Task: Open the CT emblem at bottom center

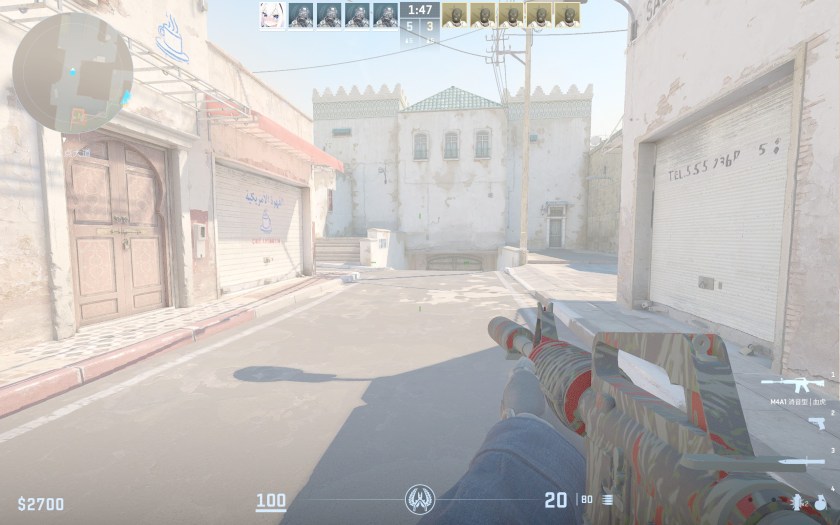Action: (419, 498)
